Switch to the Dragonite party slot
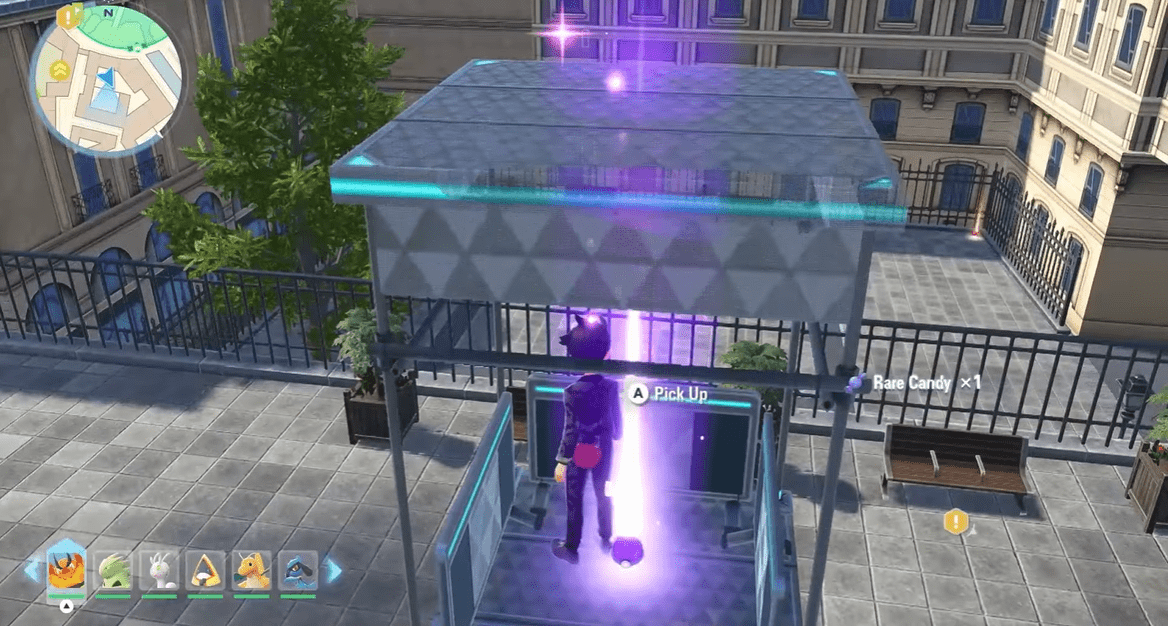The image size is (1168, 626). tap(252, 571)
